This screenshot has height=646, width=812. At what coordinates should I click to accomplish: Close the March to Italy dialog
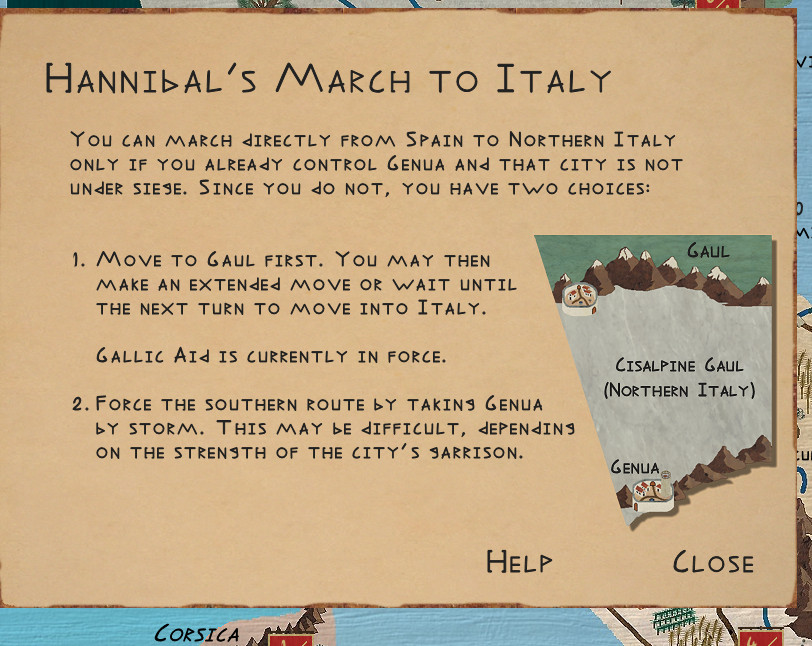[x=713, y=562]
